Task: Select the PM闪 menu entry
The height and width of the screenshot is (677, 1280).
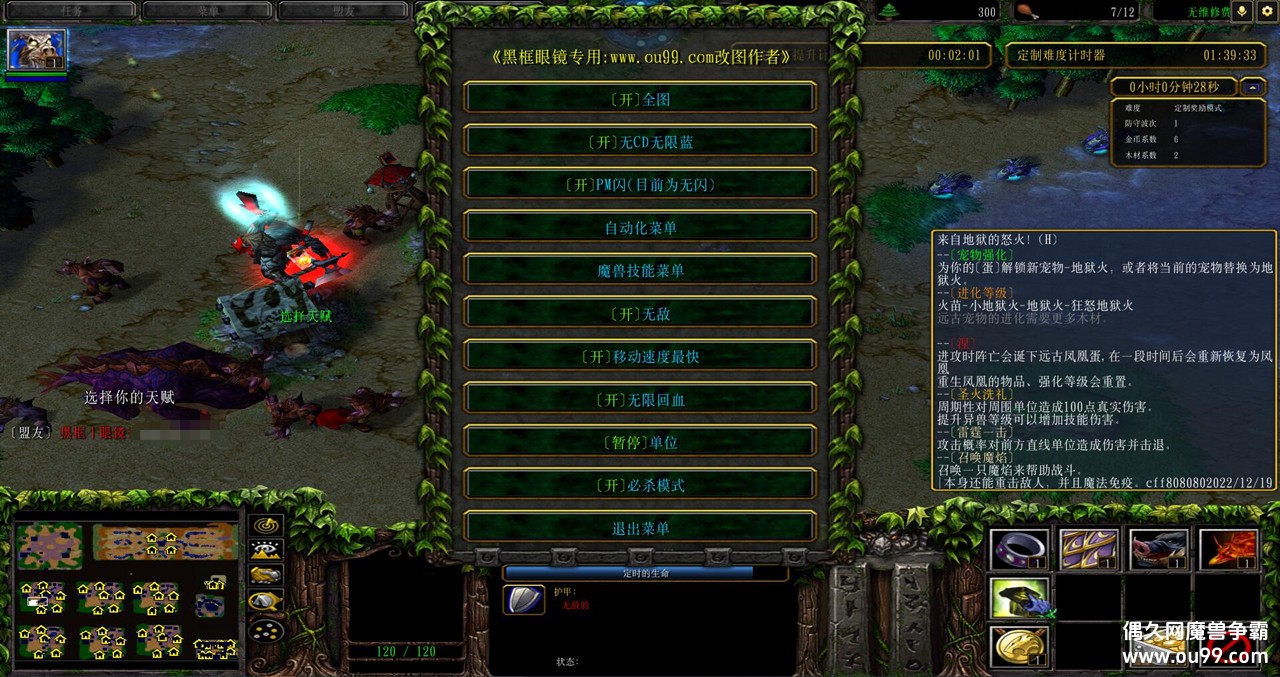Action: 640,184
